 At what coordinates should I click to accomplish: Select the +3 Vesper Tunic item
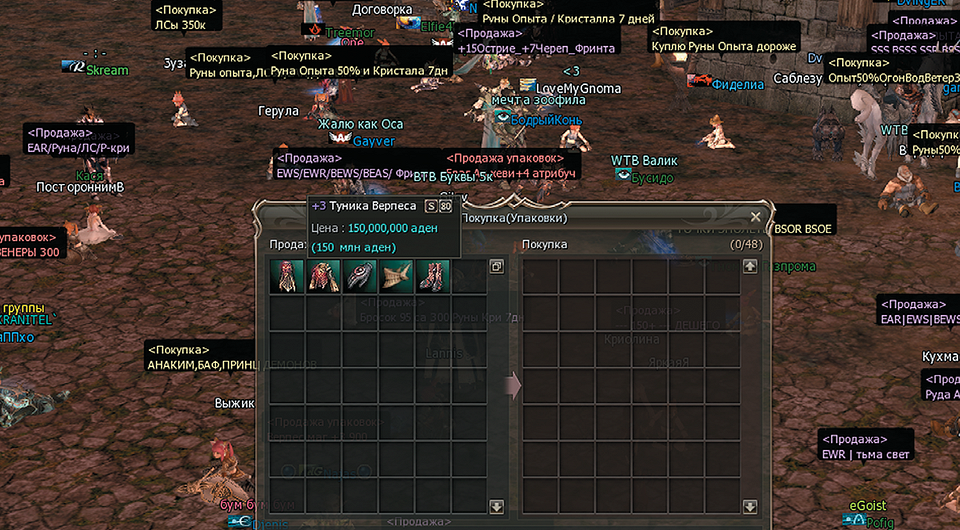tap(286, 277)
